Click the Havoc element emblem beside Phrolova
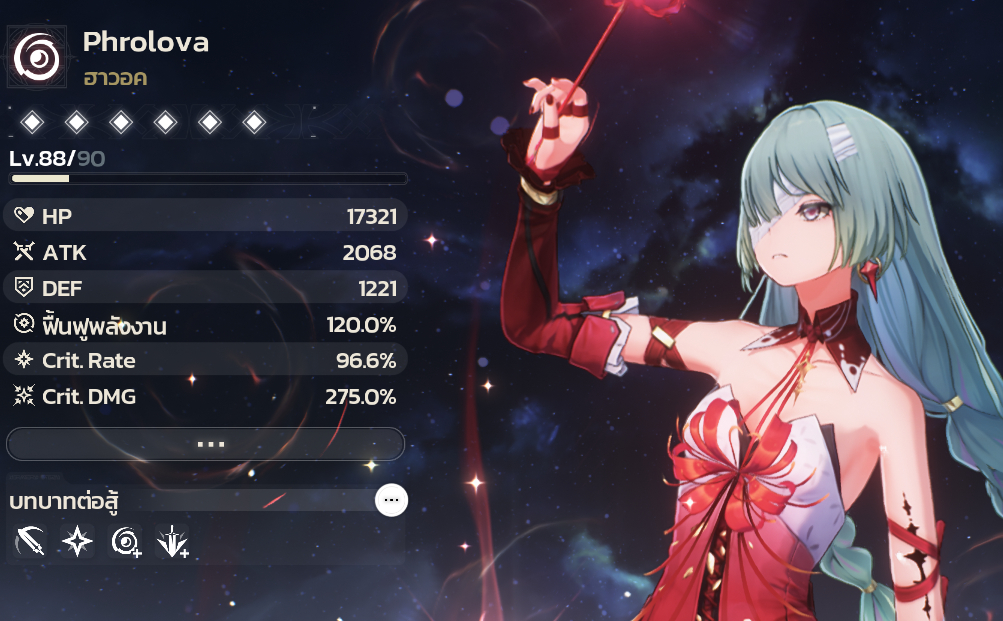The height and width of the screenshot is (621, 1003). coord(38,59)
